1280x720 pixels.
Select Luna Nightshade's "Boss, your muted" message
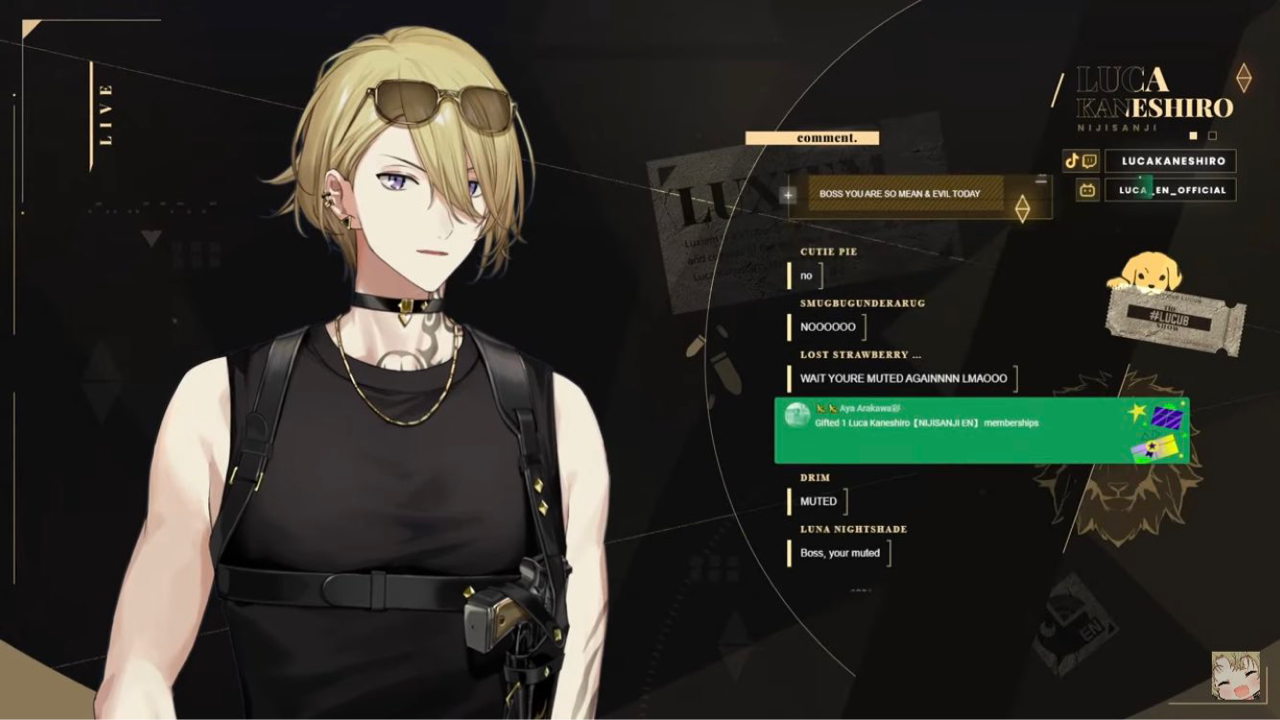click(x=840, y=553)
